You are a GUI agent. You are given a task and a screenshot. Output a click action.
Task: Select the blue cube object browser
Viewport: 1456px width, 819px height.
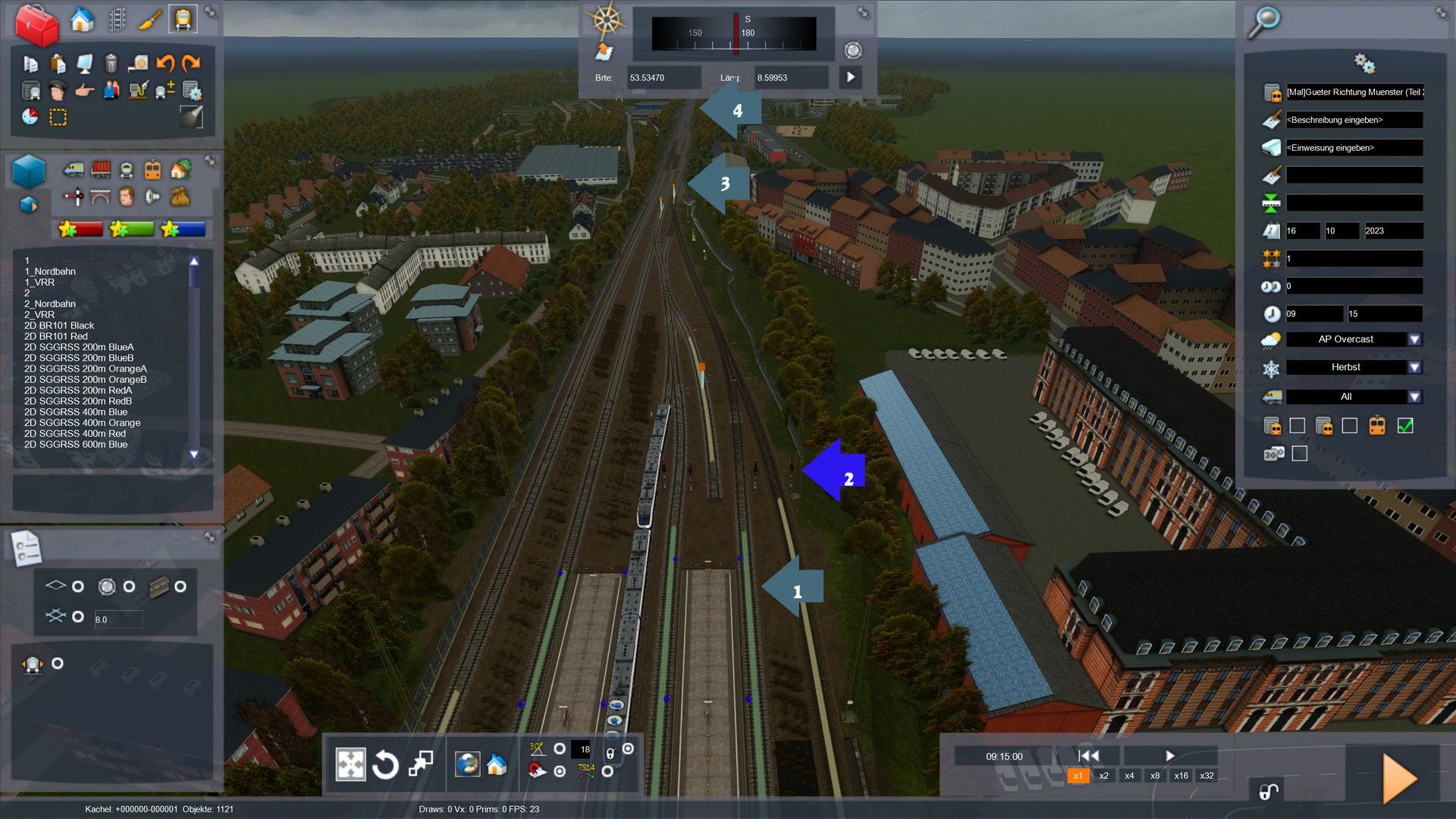(x=30, y=172)
